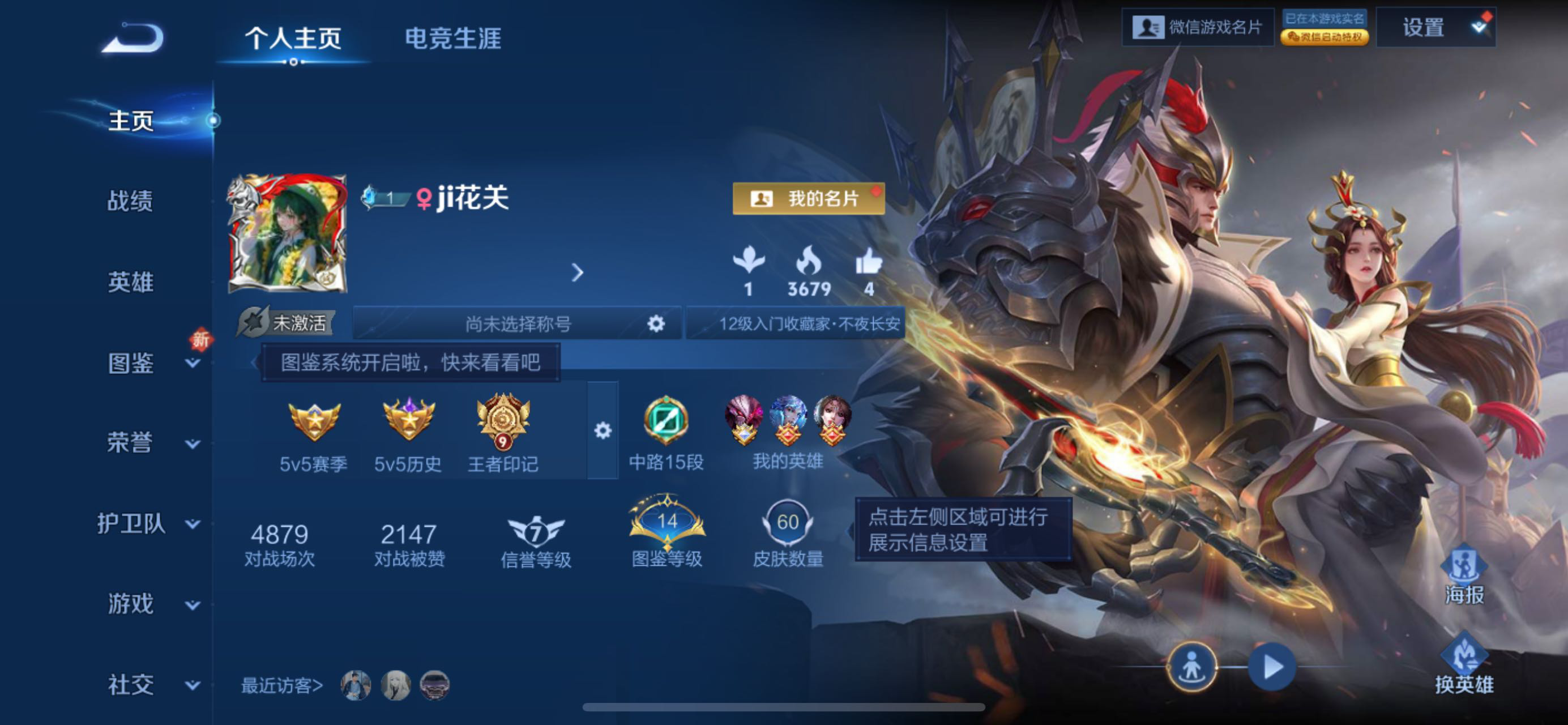This screenshot has height=725, width=1568.
Task: Expand the 游戏 menu entry
Action: [x=146, y=604]
